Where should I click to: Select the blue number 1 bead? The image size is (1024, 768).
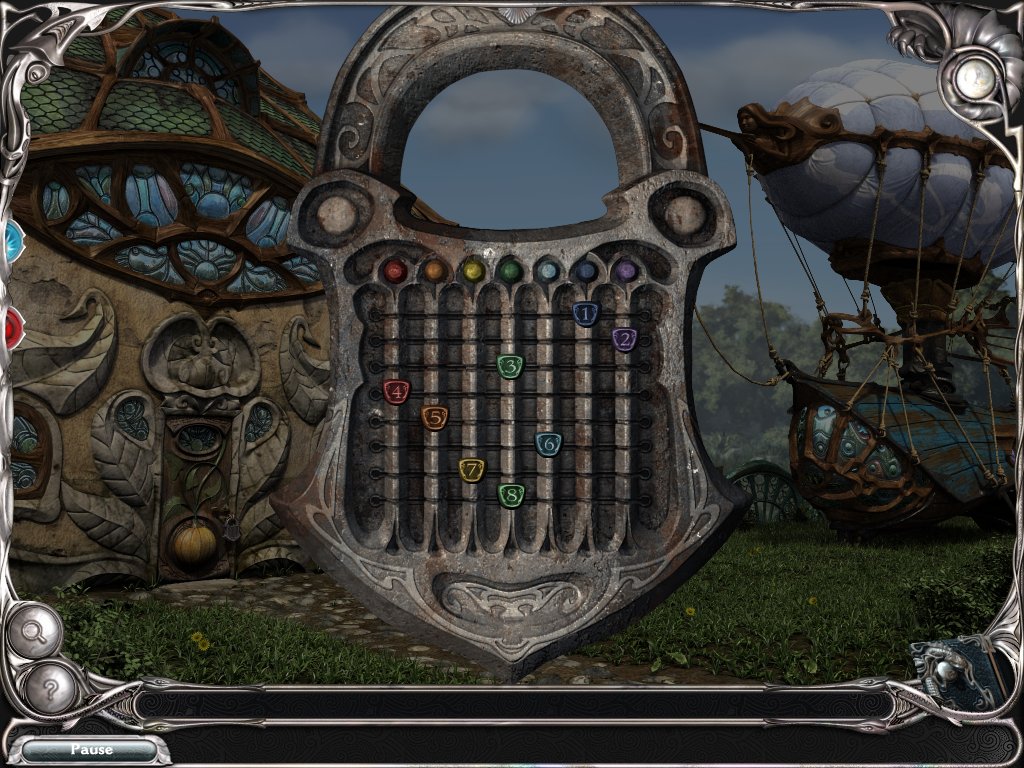click(585, 314)
